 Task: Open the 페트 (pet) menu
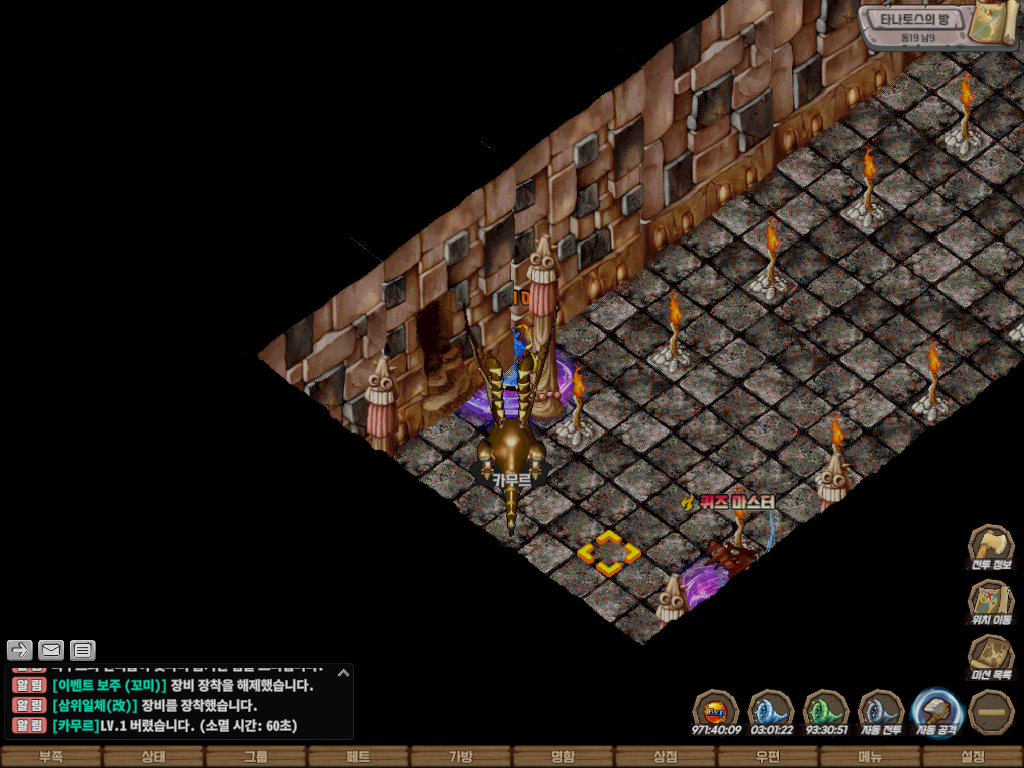(358, 757)
